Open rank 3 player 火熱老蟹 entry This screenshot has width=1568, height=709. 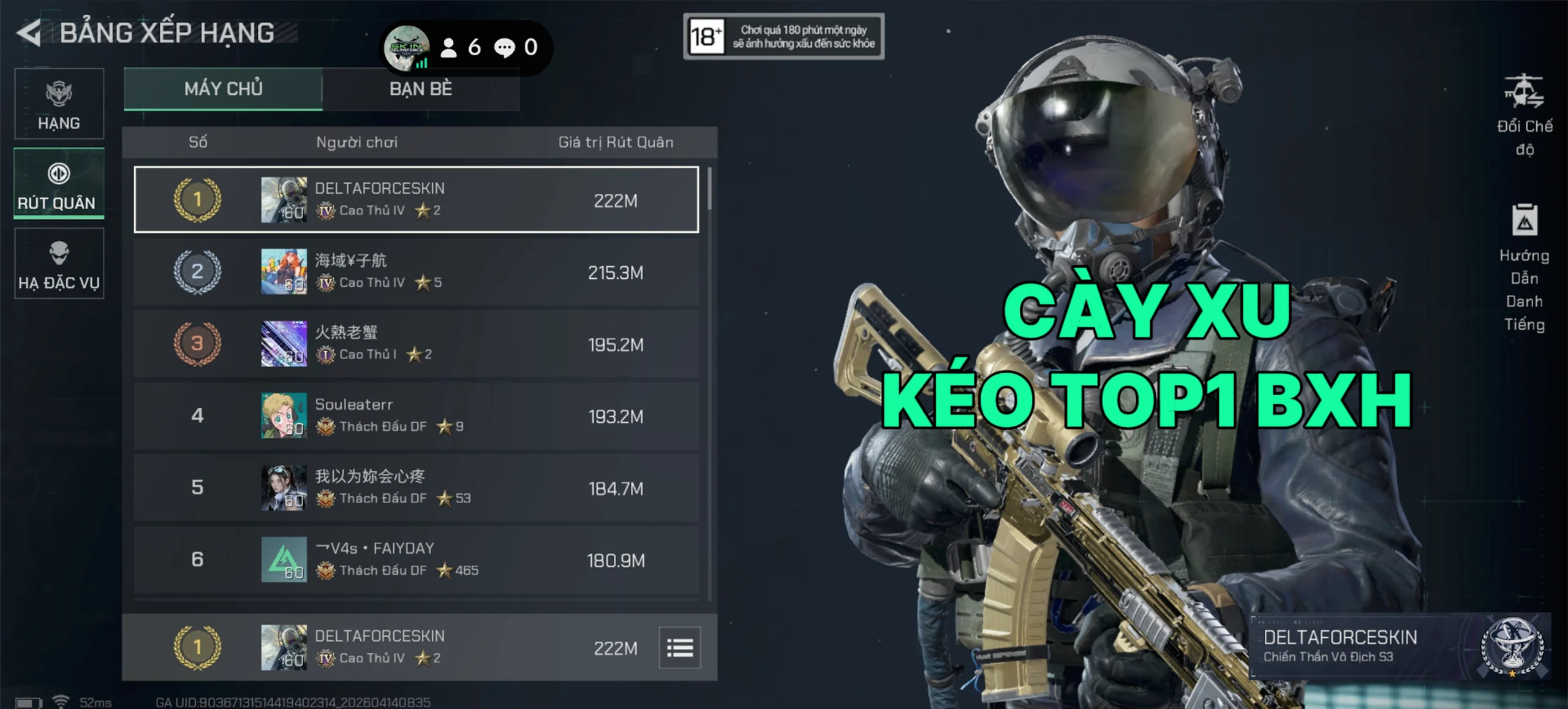coord(416,344)
